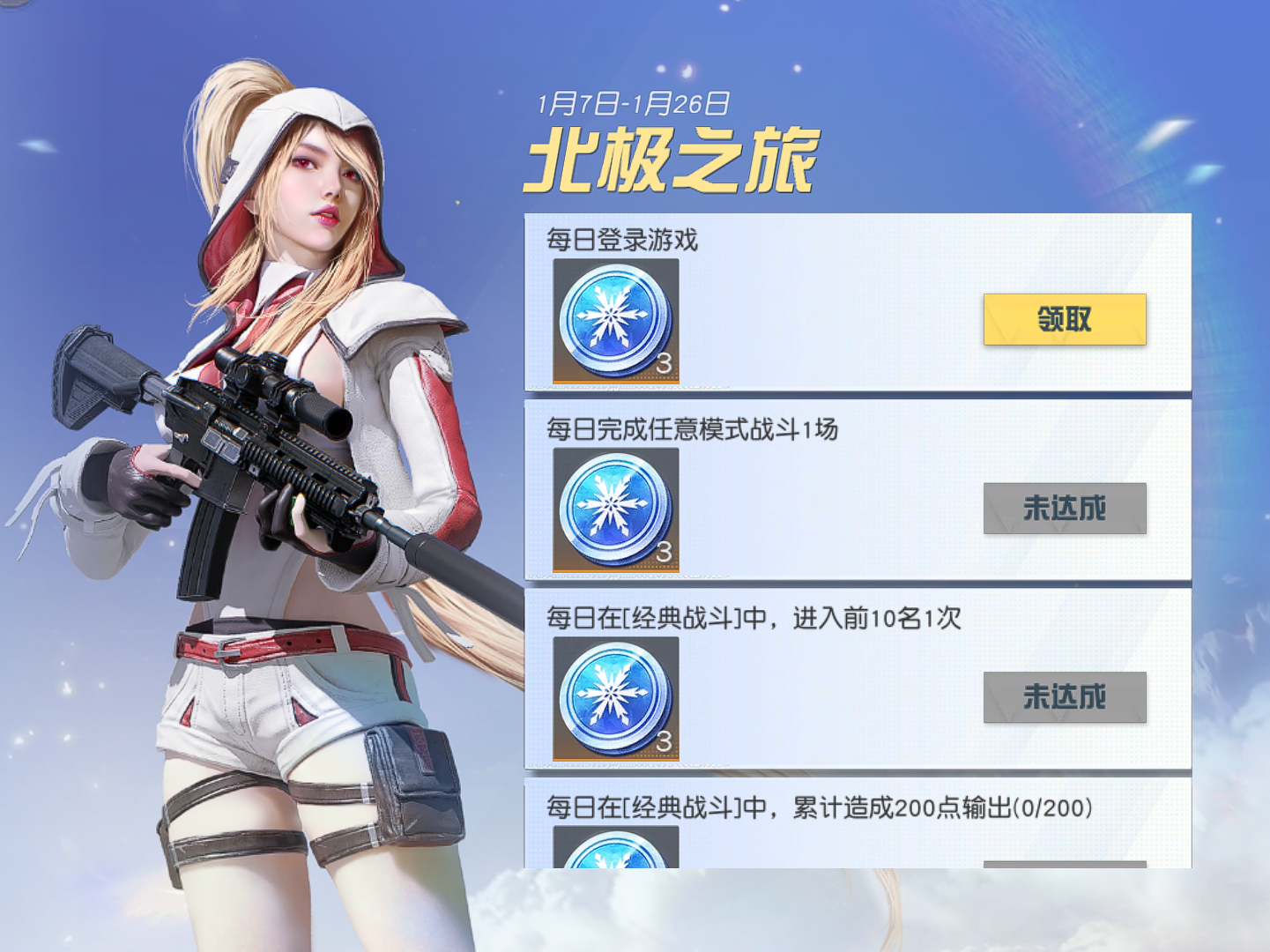Viewport: 1270px width, 952px height.
Task: Select the snowflake coin for the daily battle task
Action: point(614,509)
